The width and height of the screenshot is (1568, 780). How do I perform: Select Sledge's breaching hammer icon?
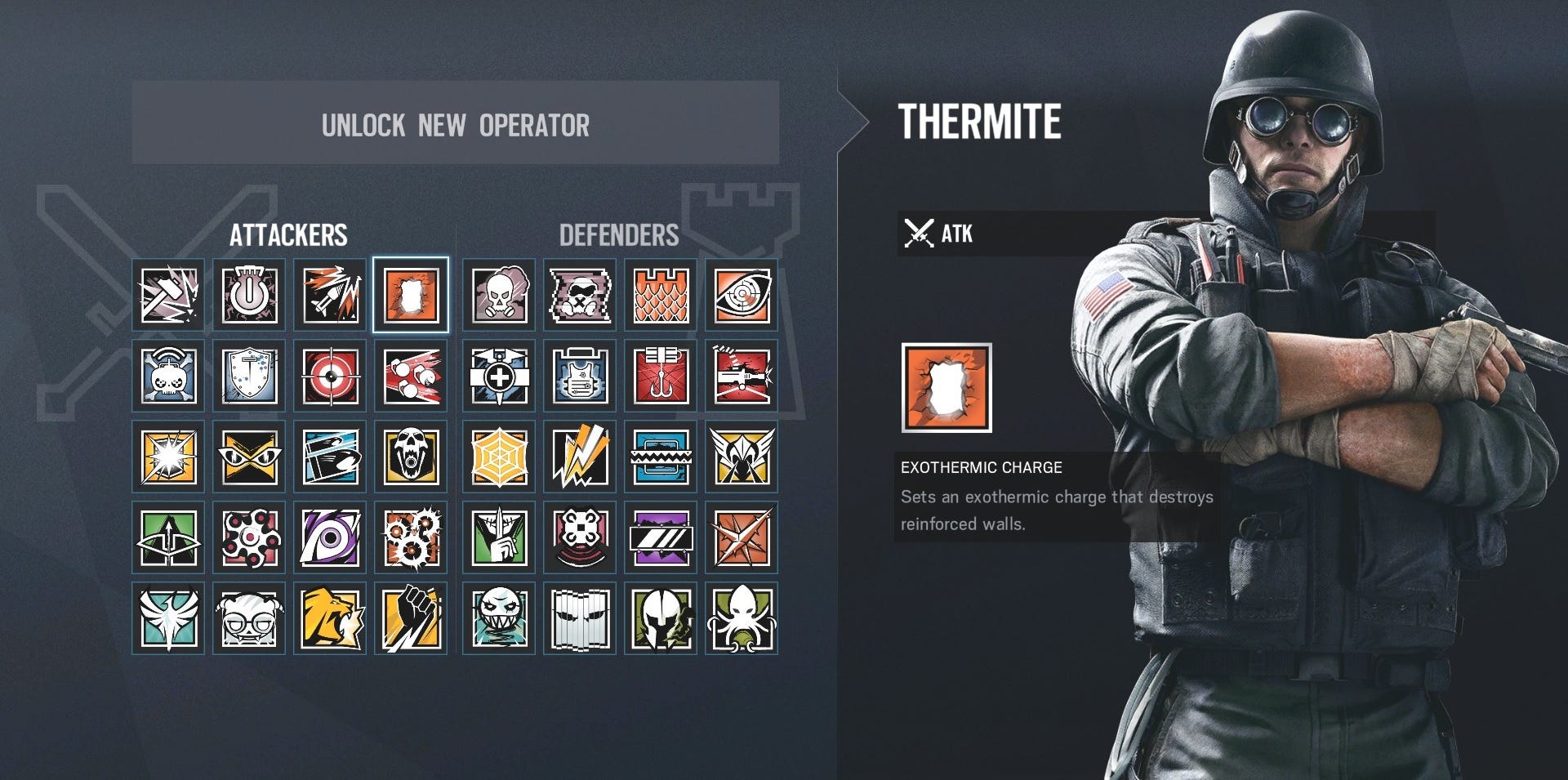(x=167, y=295)
